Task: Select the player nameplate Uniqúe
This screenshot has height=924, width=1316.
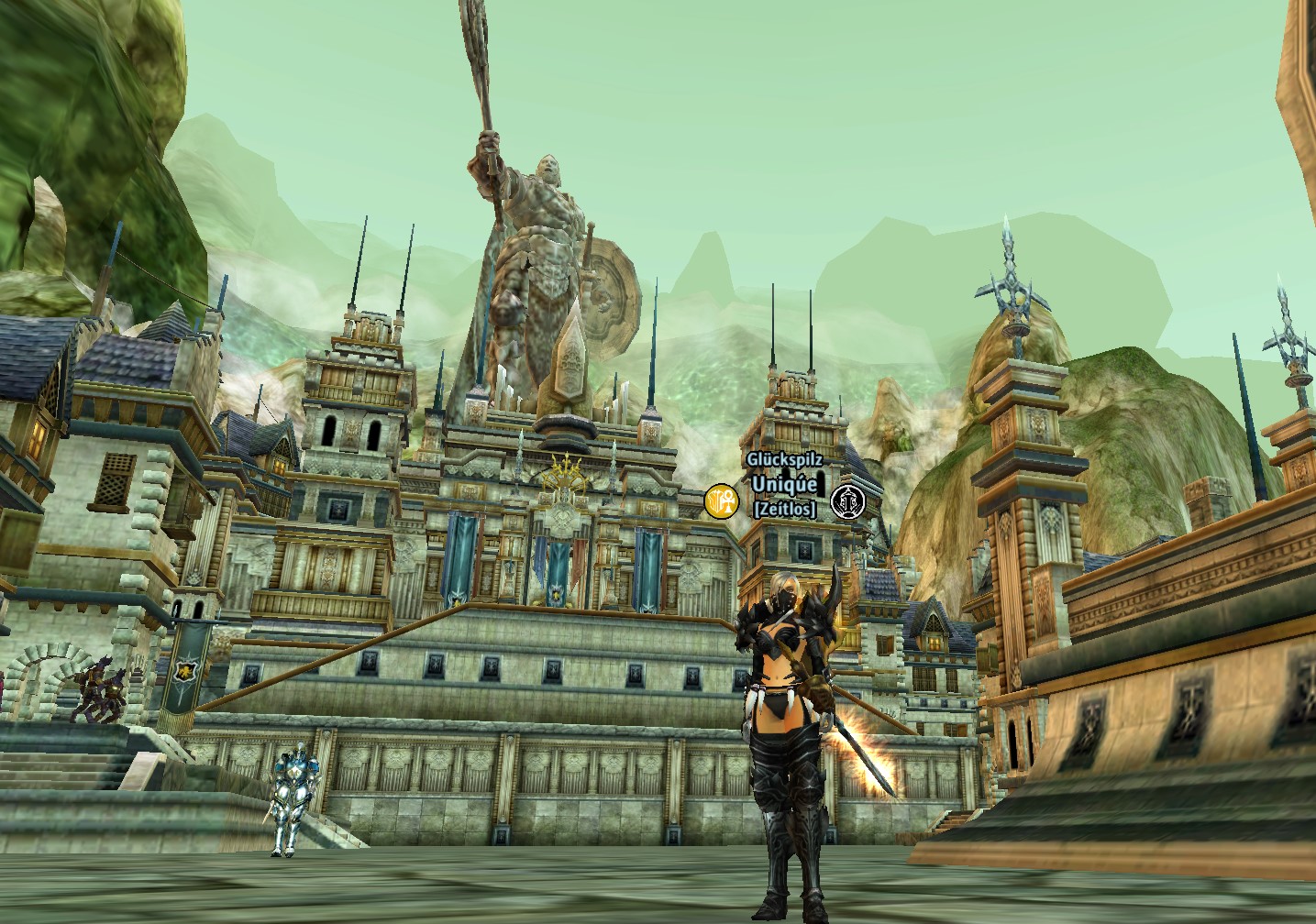Action: [x=784, y=484]
